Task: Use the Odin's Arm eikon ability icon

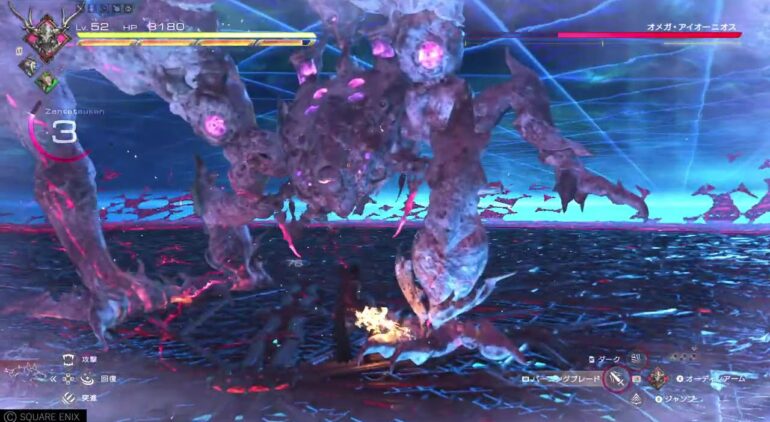Action: click(658, 379)
